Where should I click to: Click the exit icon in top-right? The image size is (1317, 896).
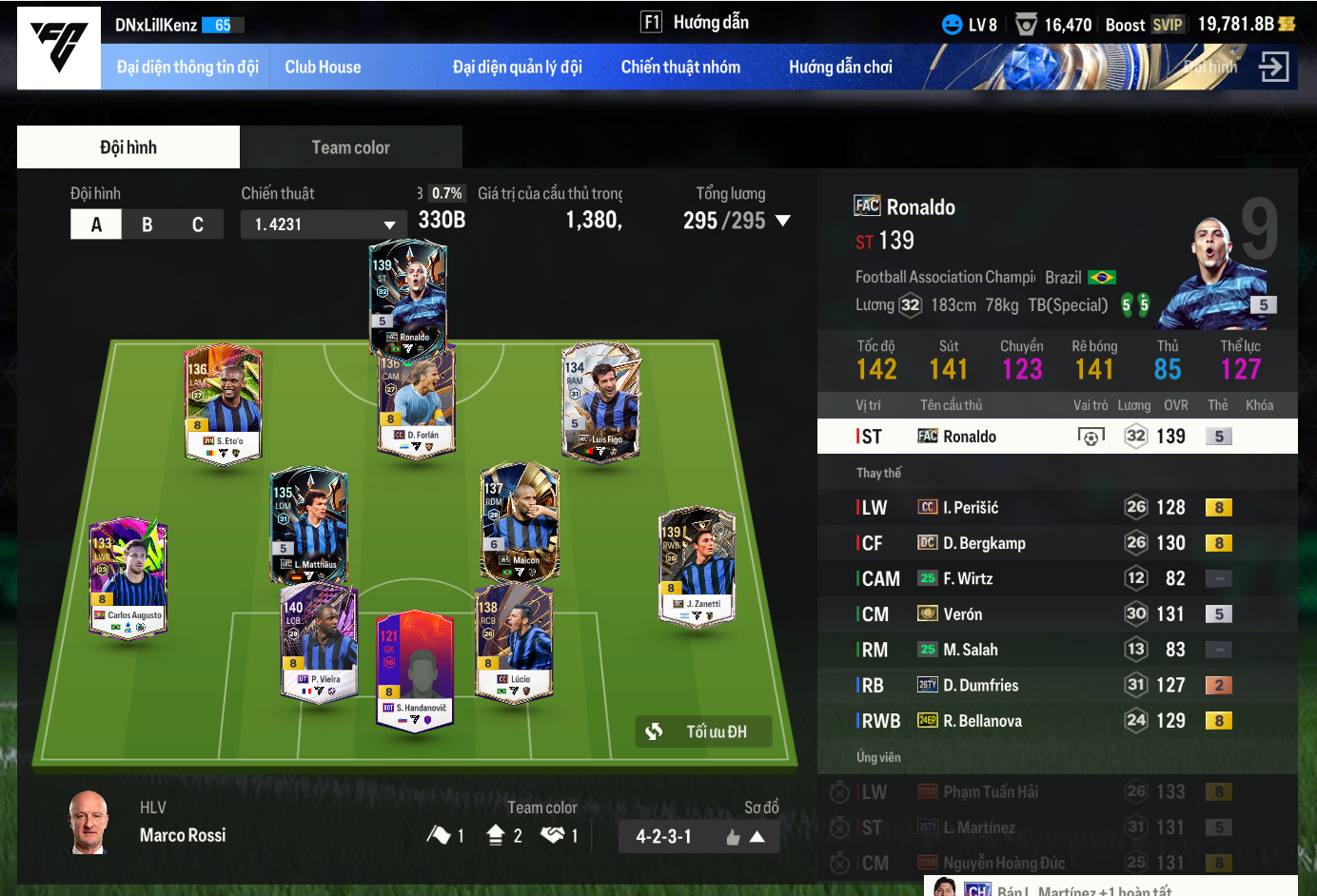point(1273,67)
